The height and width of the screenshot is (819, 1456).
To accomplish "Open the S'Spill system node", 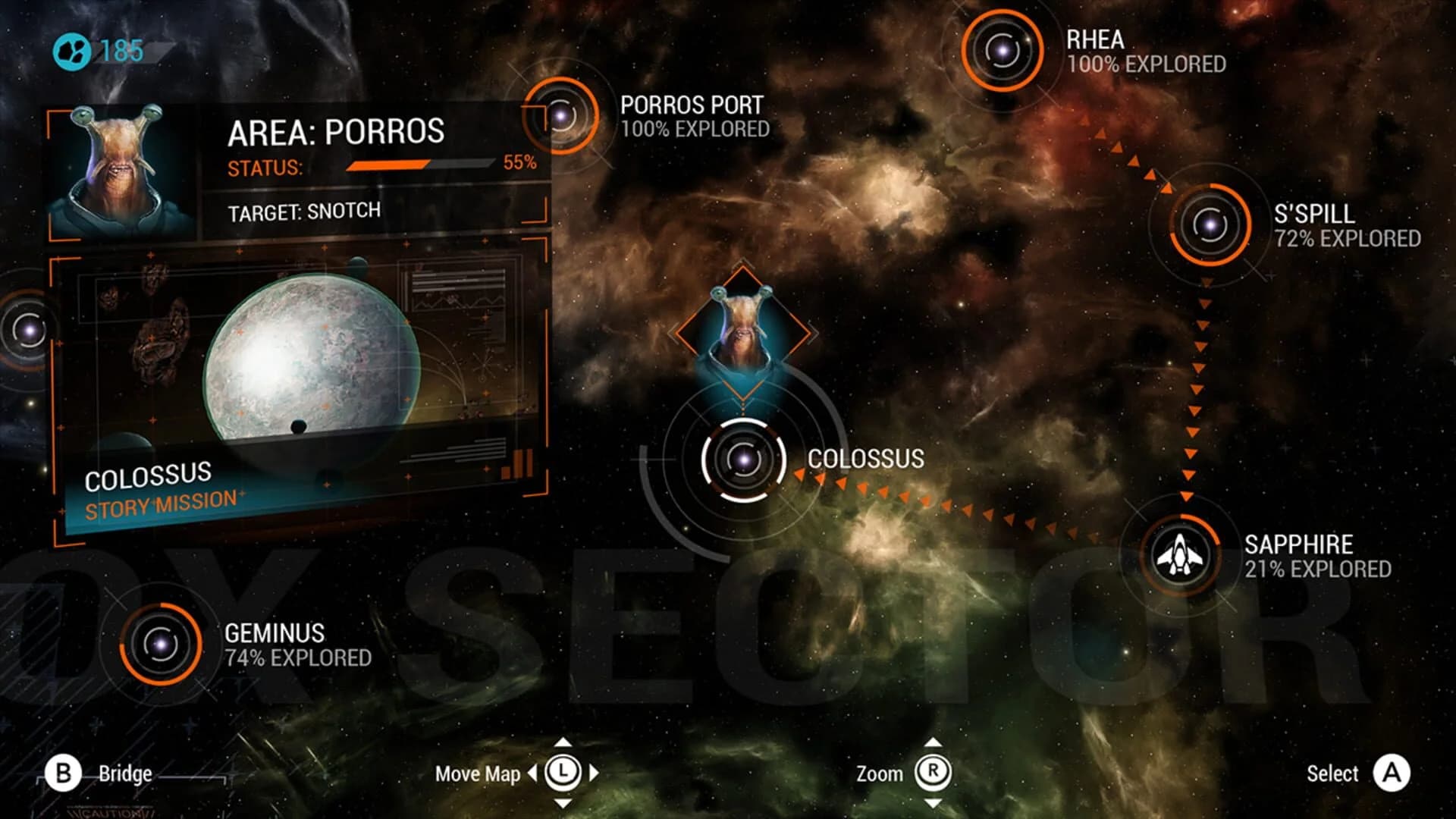I will (1209, 224).
